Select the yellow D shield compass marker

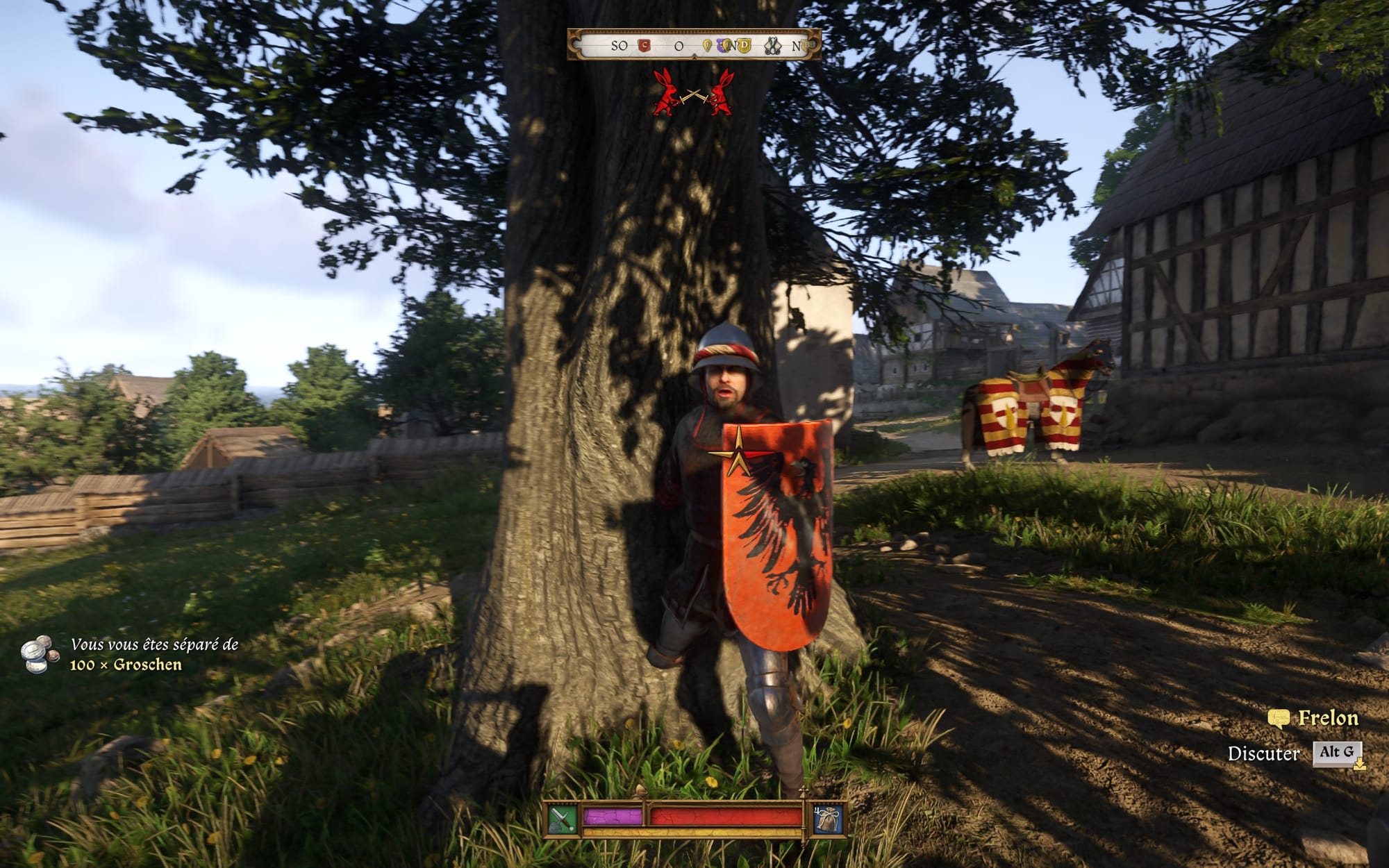744,47
